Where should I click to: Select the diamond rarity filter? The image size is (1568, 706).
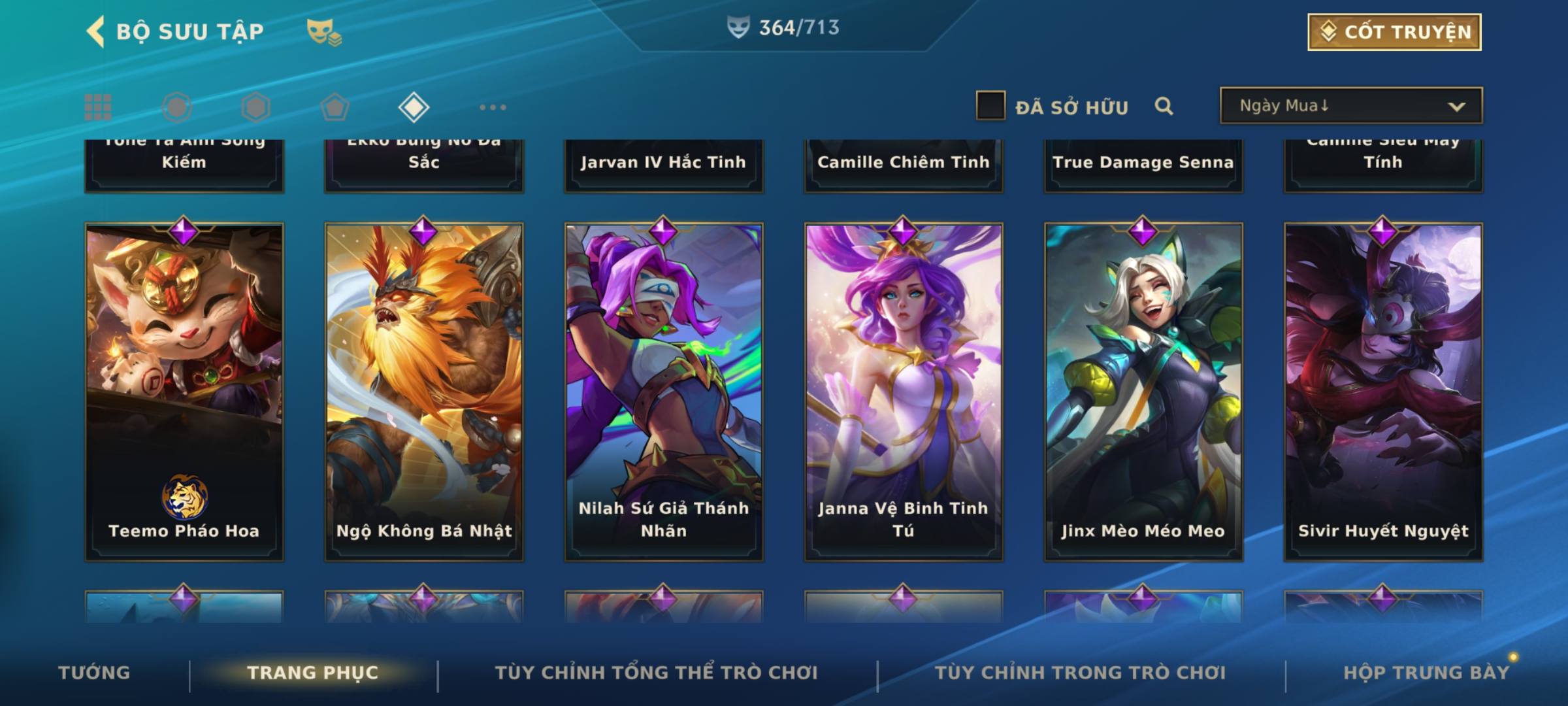(414, 107)
